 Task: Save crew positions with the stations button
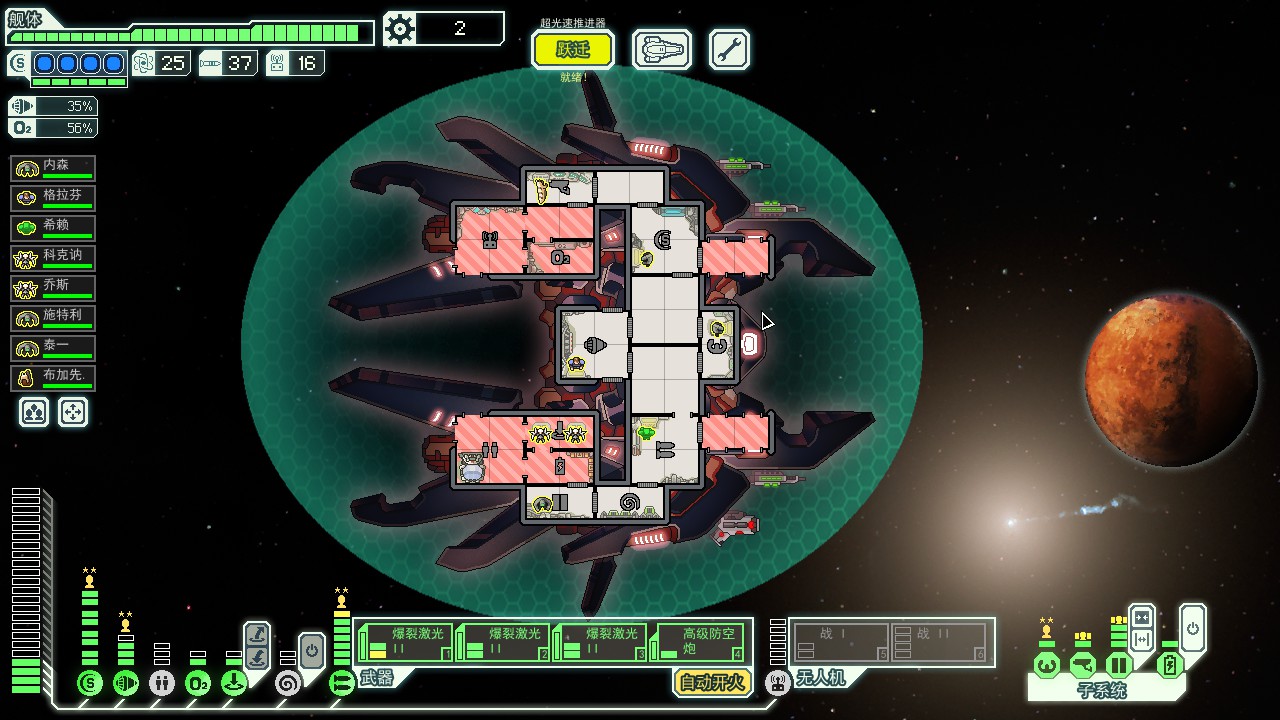34,412
